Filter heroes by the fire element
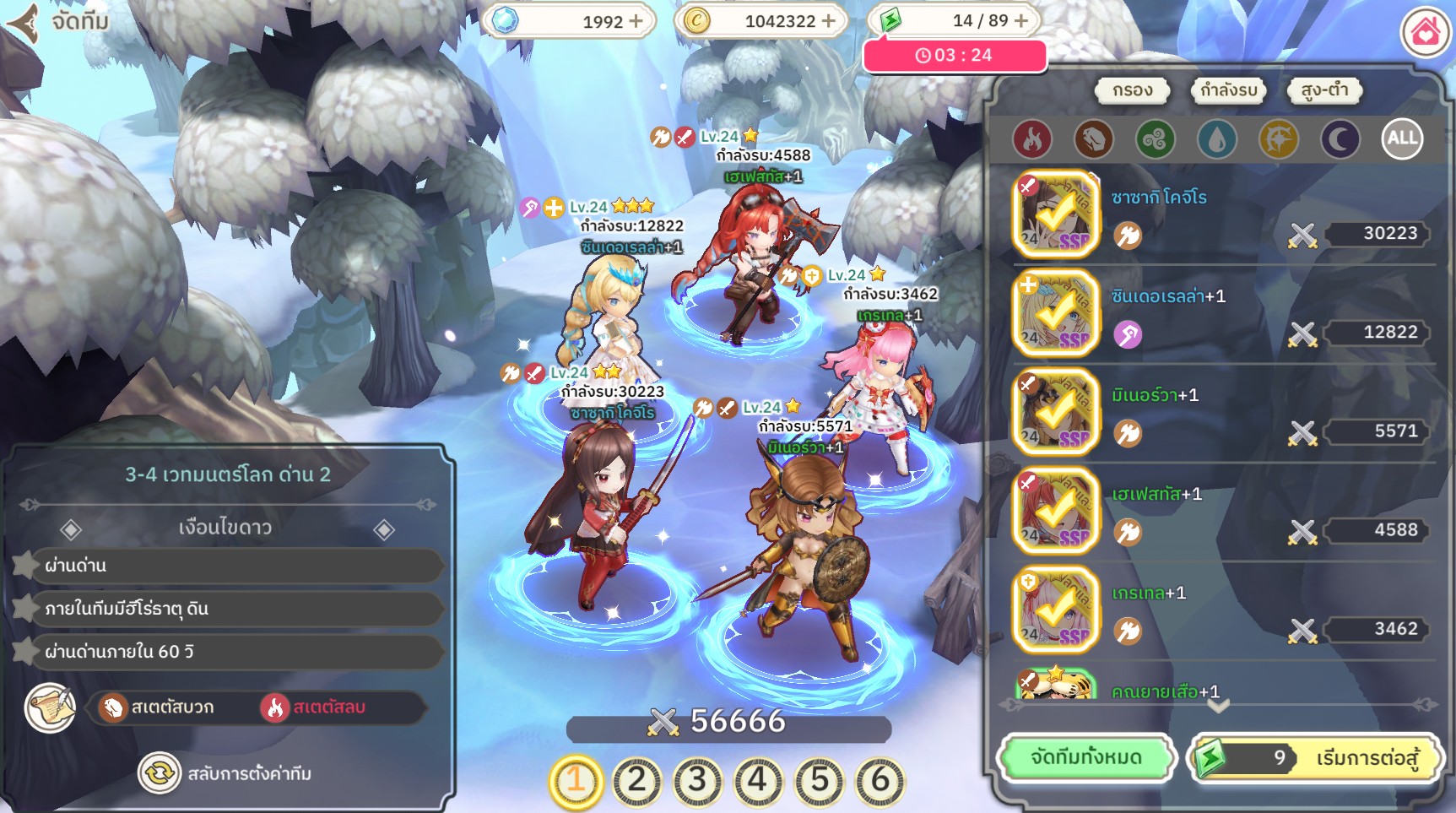This screenshot has height=813, width=1456. 1031,139
